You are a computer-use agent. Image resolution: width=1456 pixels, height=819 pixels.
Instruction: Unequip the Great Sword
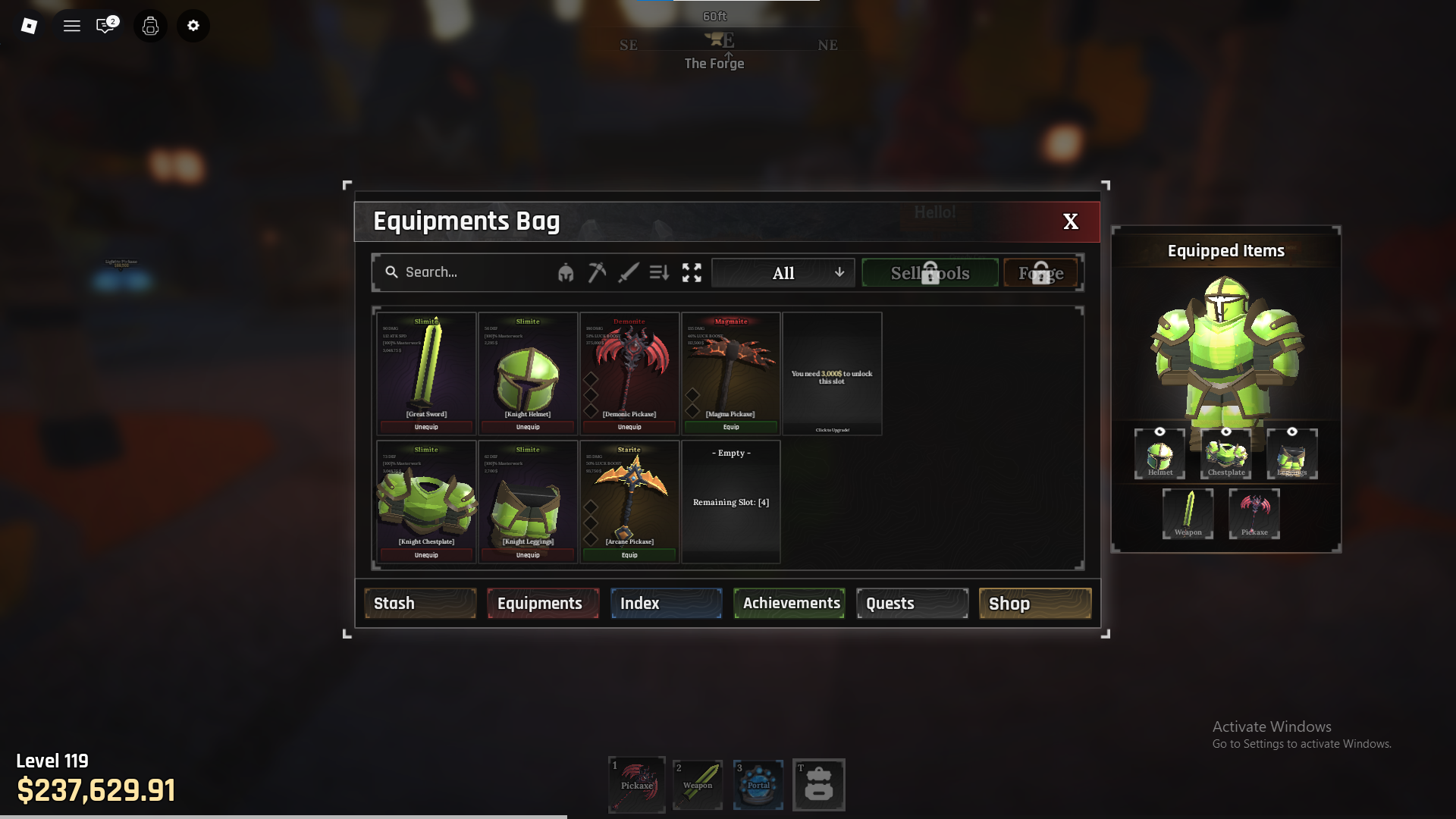pyautogui.click(x=426, y=427)
